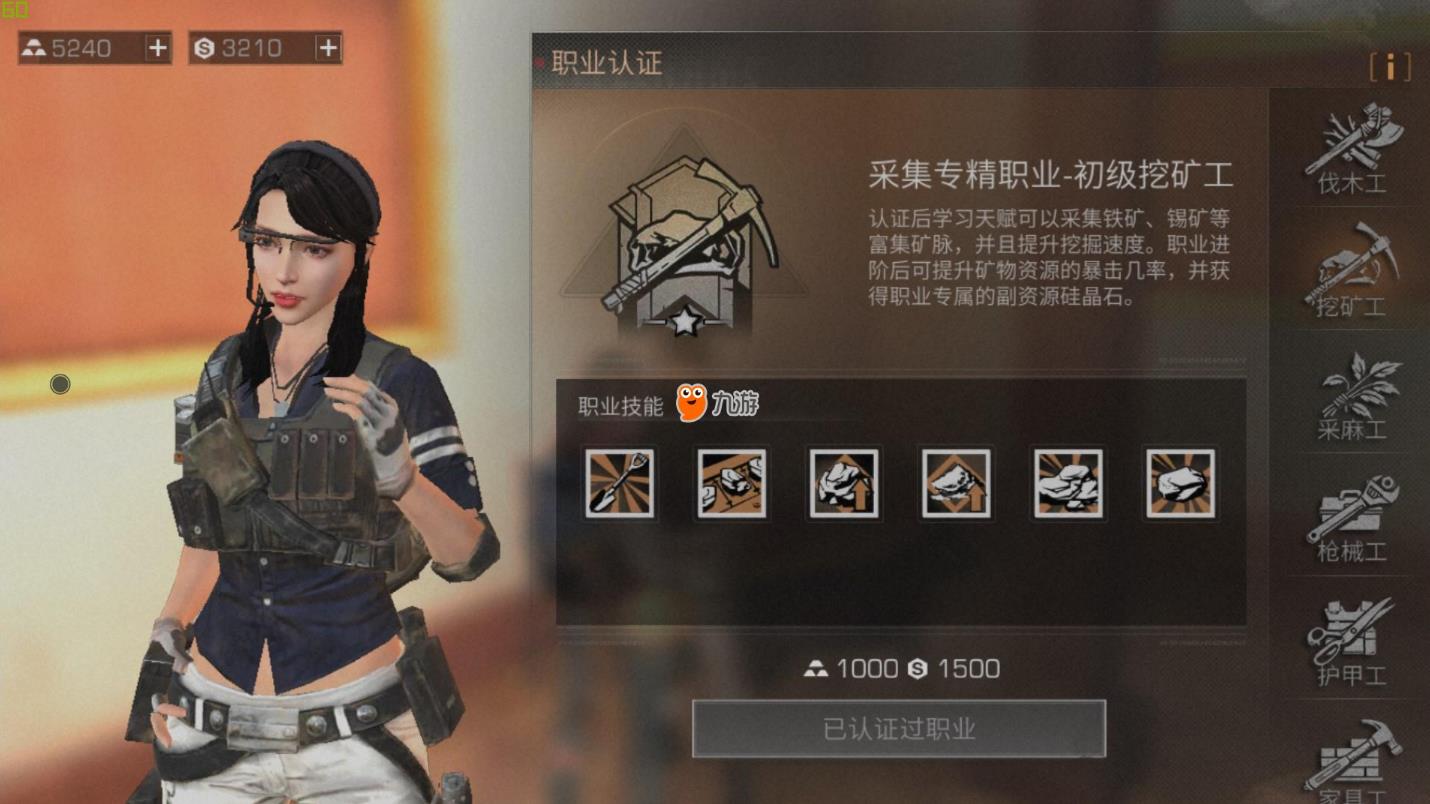Select the shovel skill icon
The height and width of the screenshot is (804, 1430).
(619, 484)
